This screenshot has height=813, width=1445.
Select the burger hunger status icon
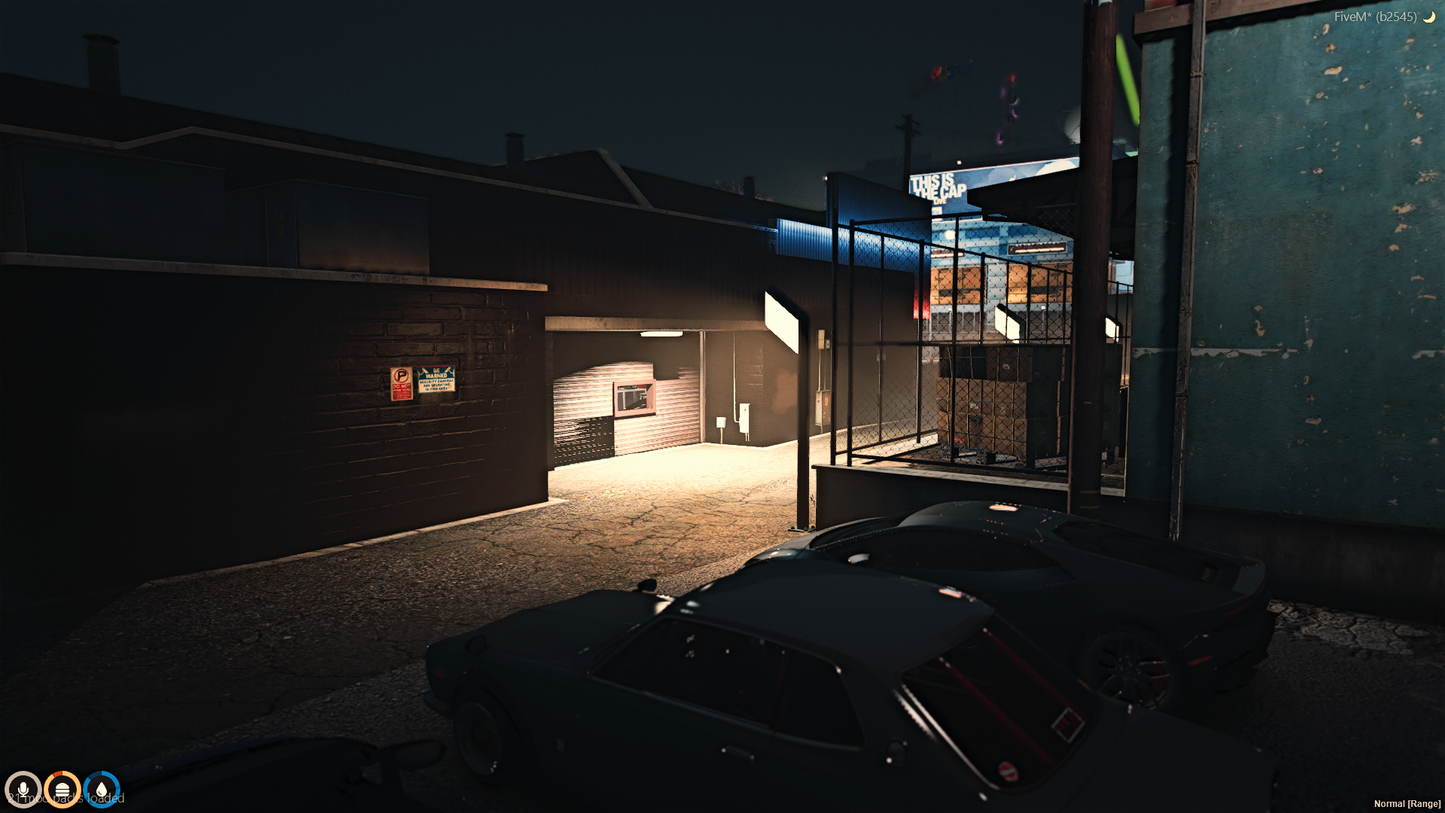(62, 790)
